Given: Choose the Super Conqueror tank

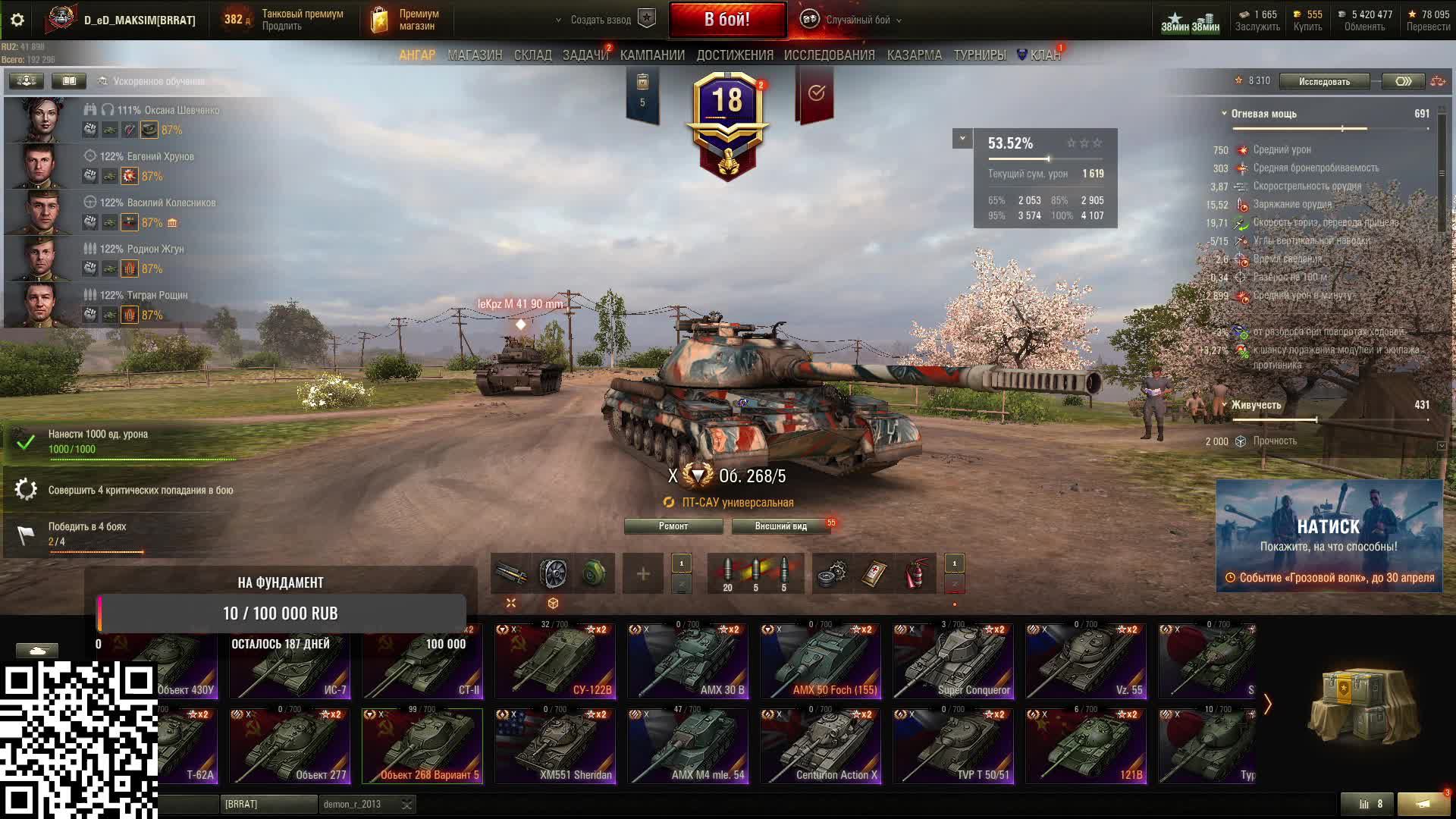Looking at the screenshot, I should (x=953, y=661).
